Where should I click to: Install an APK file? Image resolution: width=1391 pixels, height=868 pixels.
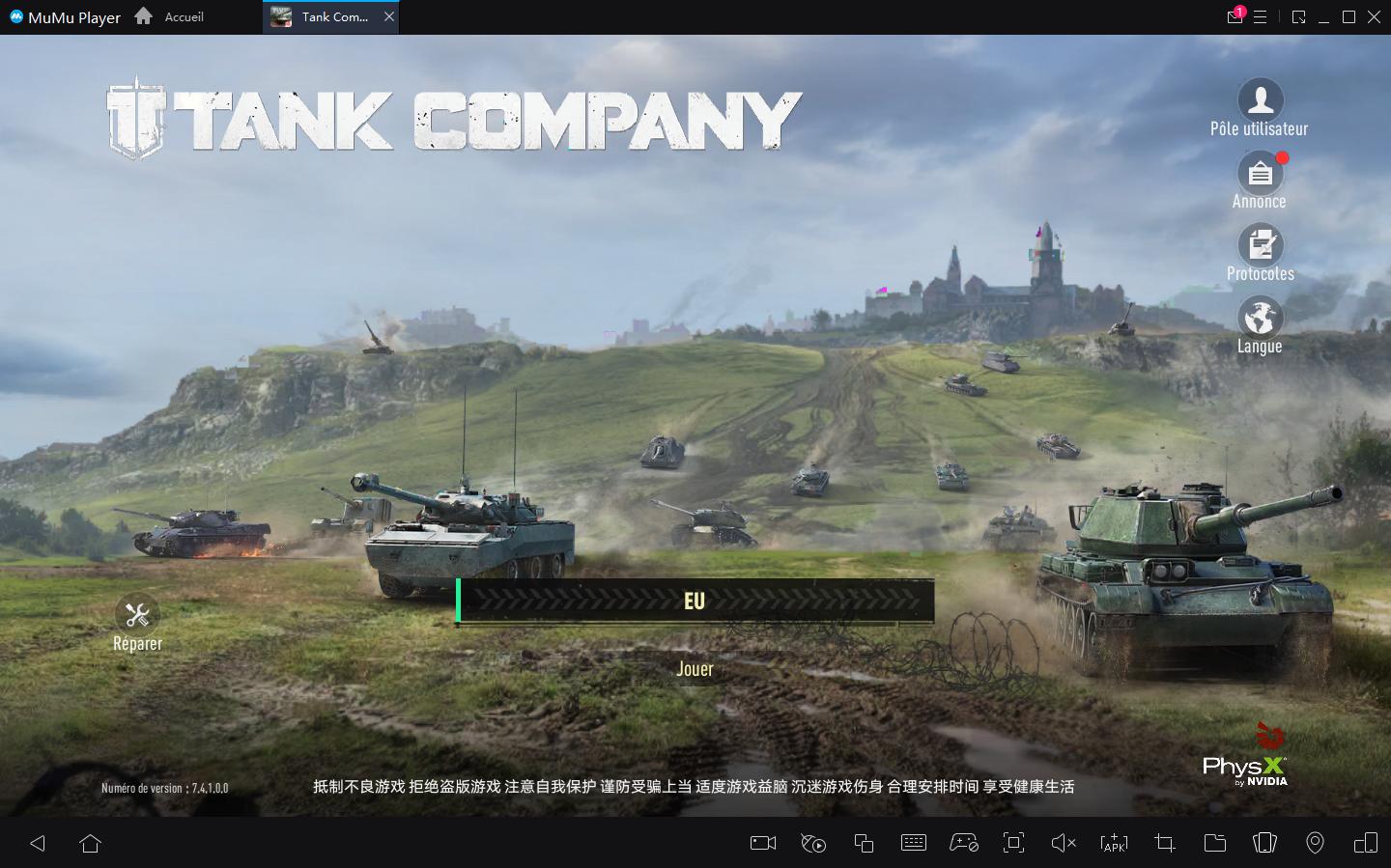(1114, 843)
